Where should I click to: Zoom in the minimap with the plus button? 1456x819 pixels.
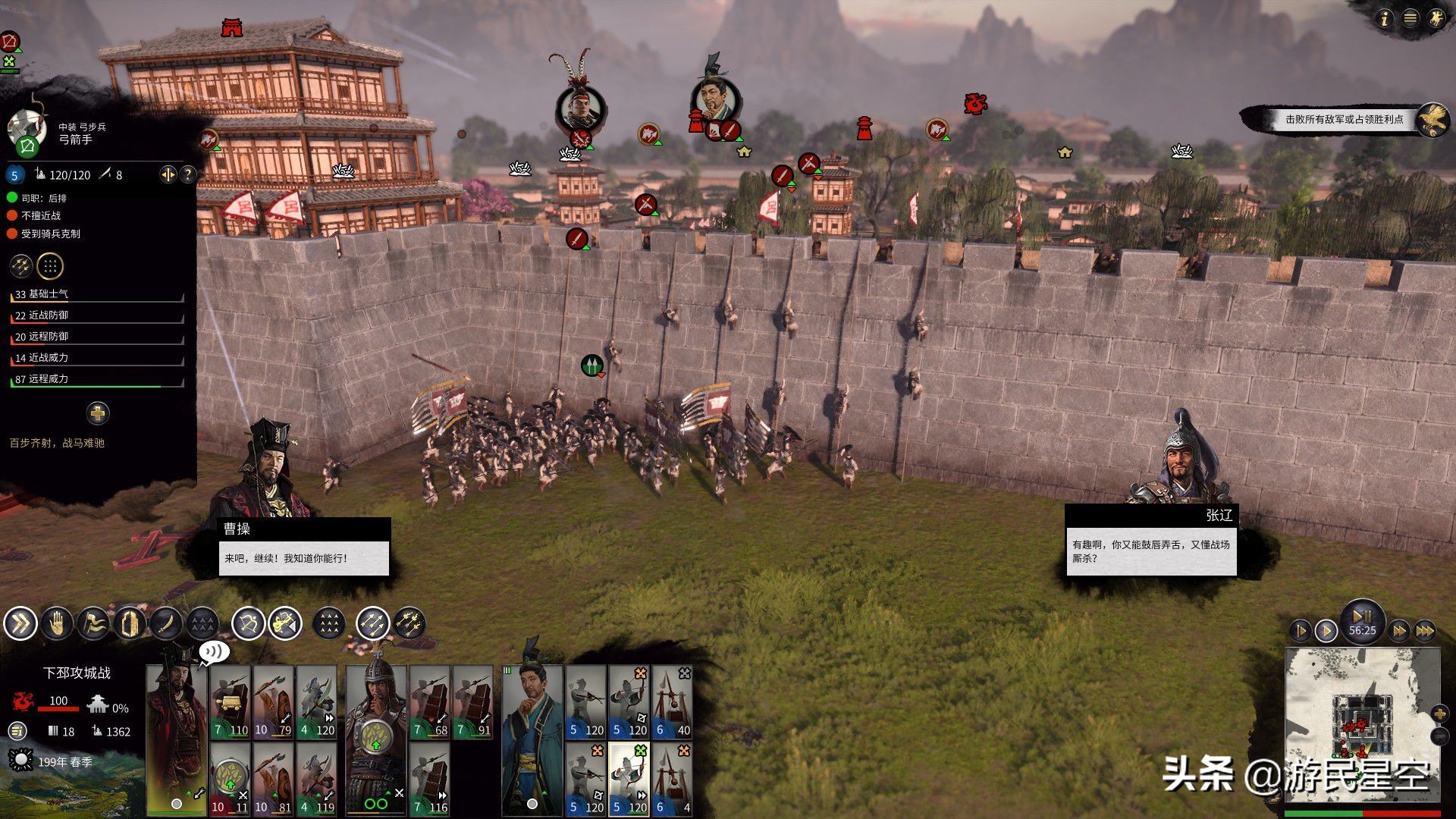pyautogui.click(x=1439, y=713)
